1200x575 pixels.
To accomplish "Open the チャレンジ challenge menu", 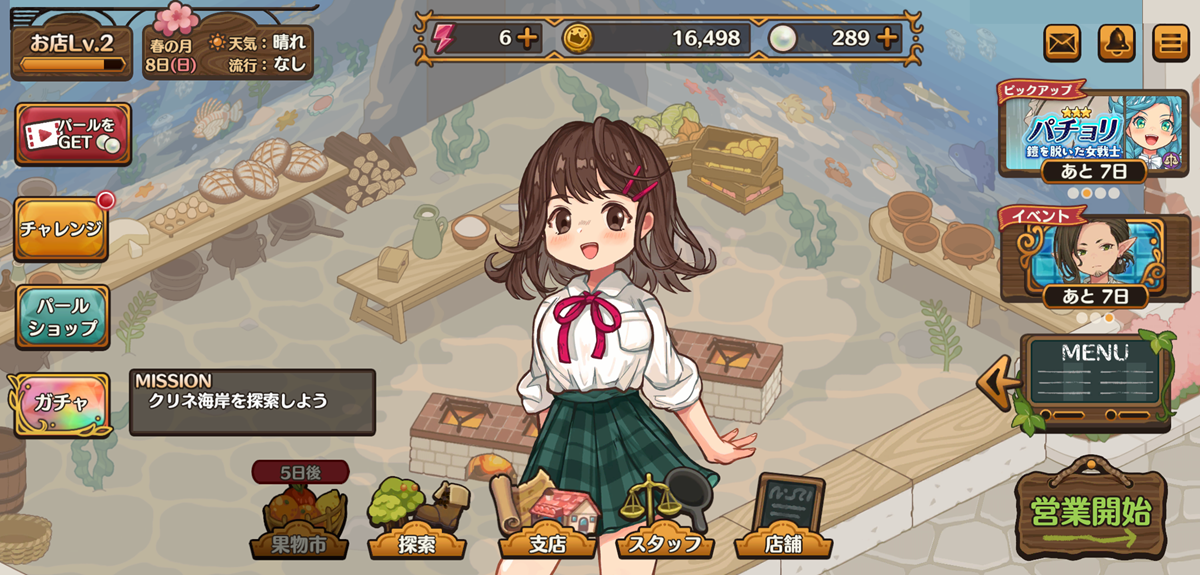I will [x=61, y=228].
